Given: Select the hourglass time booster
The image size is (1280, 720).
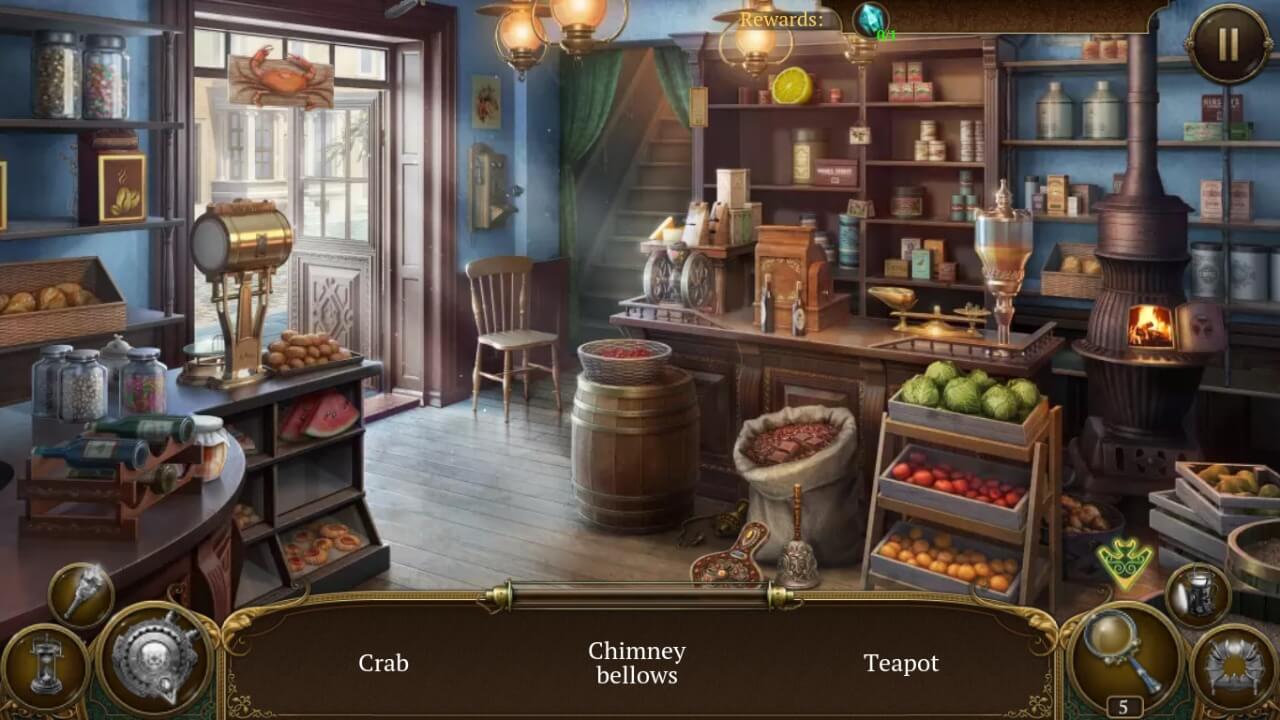Looking at the screenshot, I should 49,661.
